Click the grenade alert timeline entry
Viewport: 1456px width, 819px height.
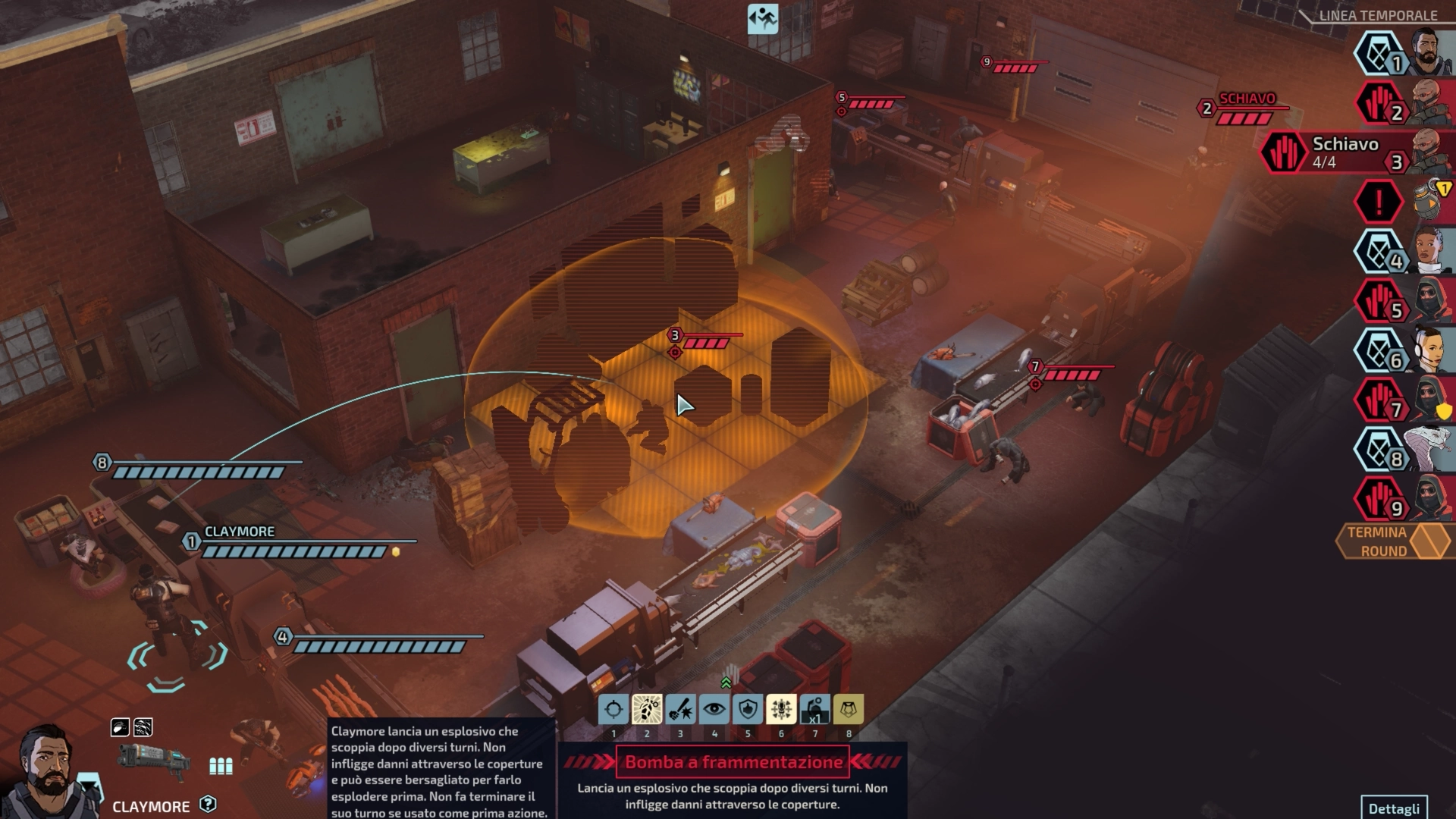(1404, 202)
